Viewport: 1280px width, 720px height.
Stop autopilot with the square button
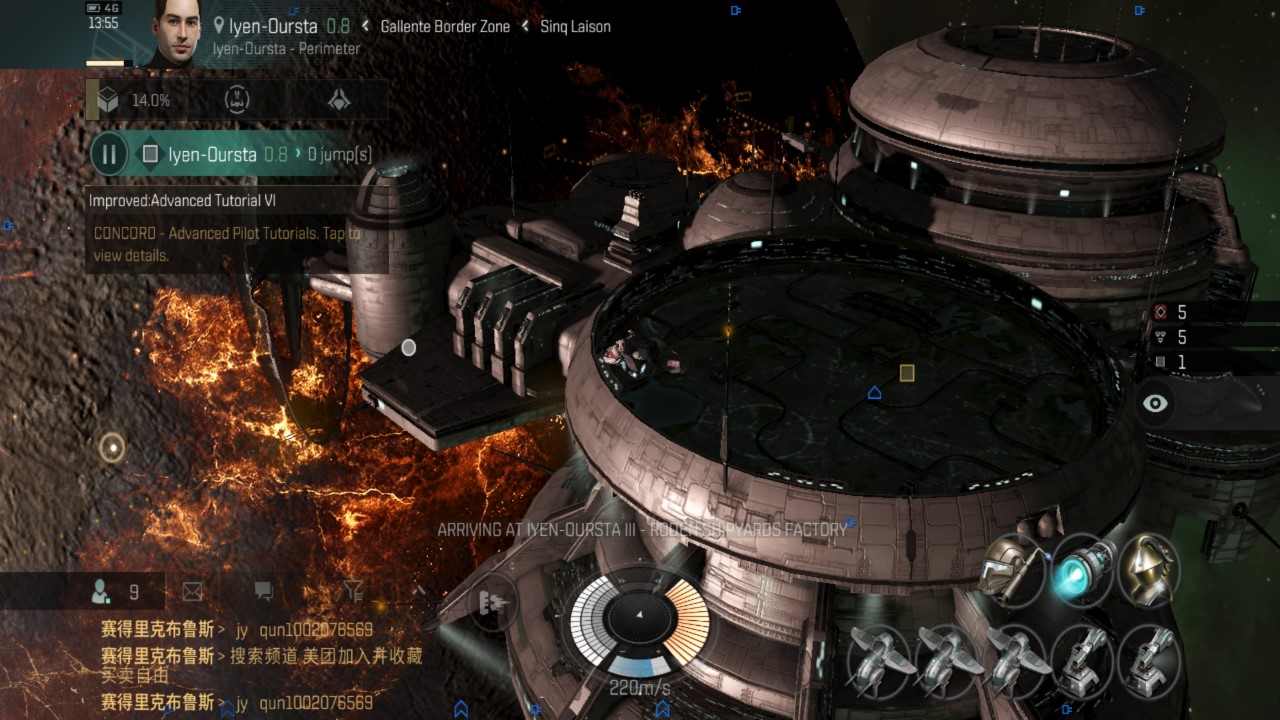coord(150,154)
